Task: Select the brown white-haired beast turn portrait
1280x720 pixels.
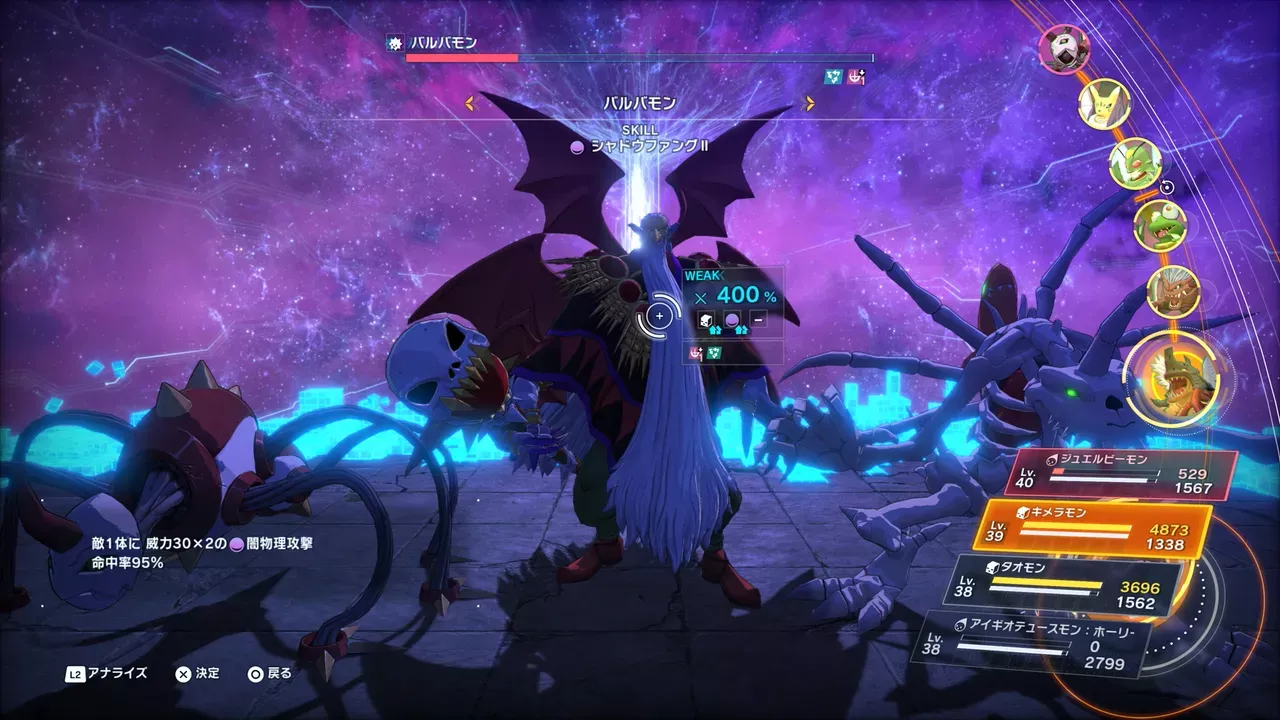Action: click(x=1172, y=292)
